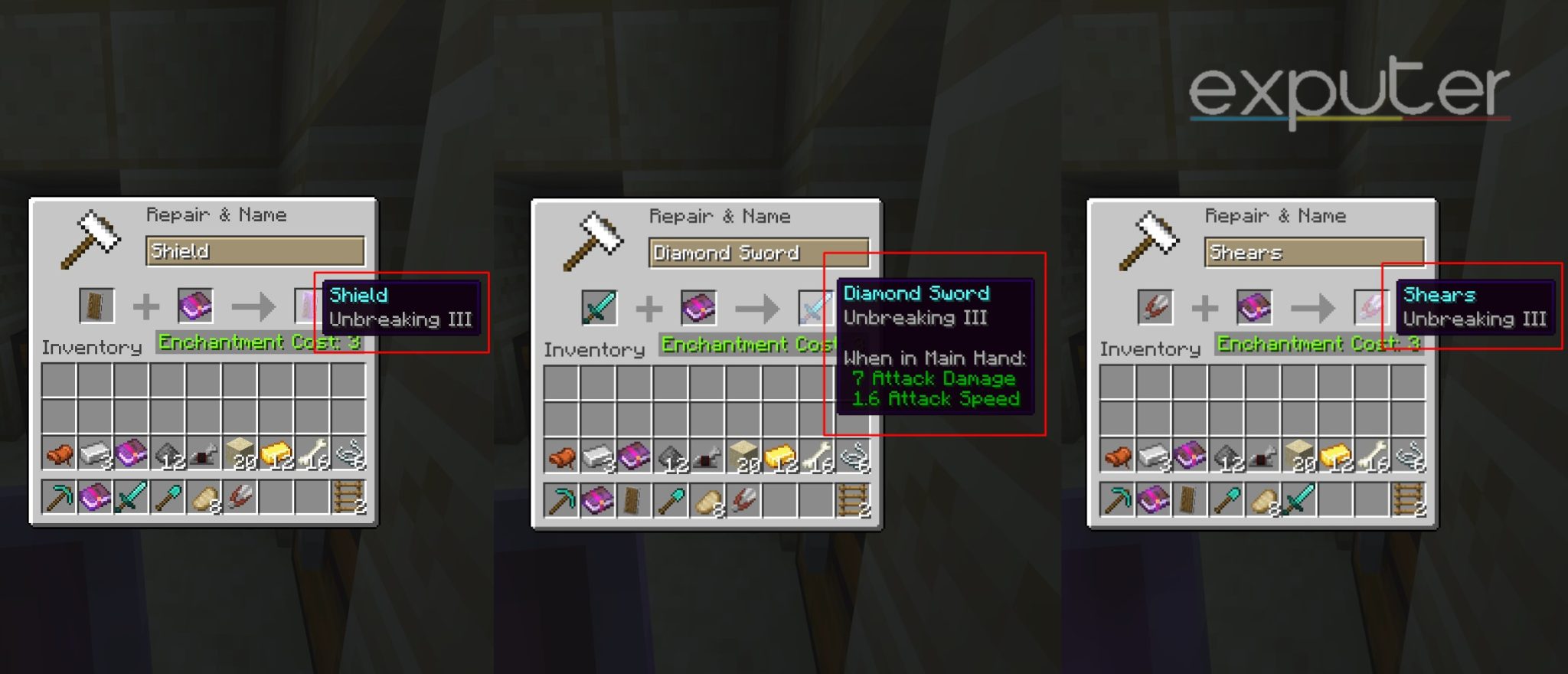The height and width of the screenshot is (674, 1568).
Task: Pick up the shield from the first anvil slot
Action: point(97,305)
